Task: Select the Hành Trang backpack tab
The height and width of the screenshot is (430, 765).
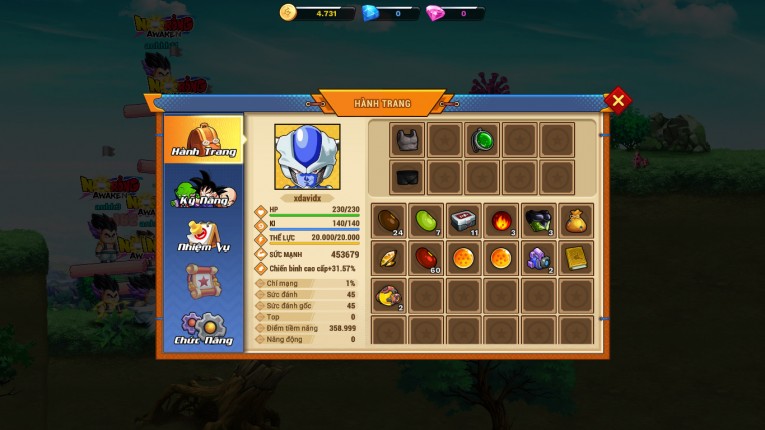Action: pyautogui.click(x=203, y=139)
